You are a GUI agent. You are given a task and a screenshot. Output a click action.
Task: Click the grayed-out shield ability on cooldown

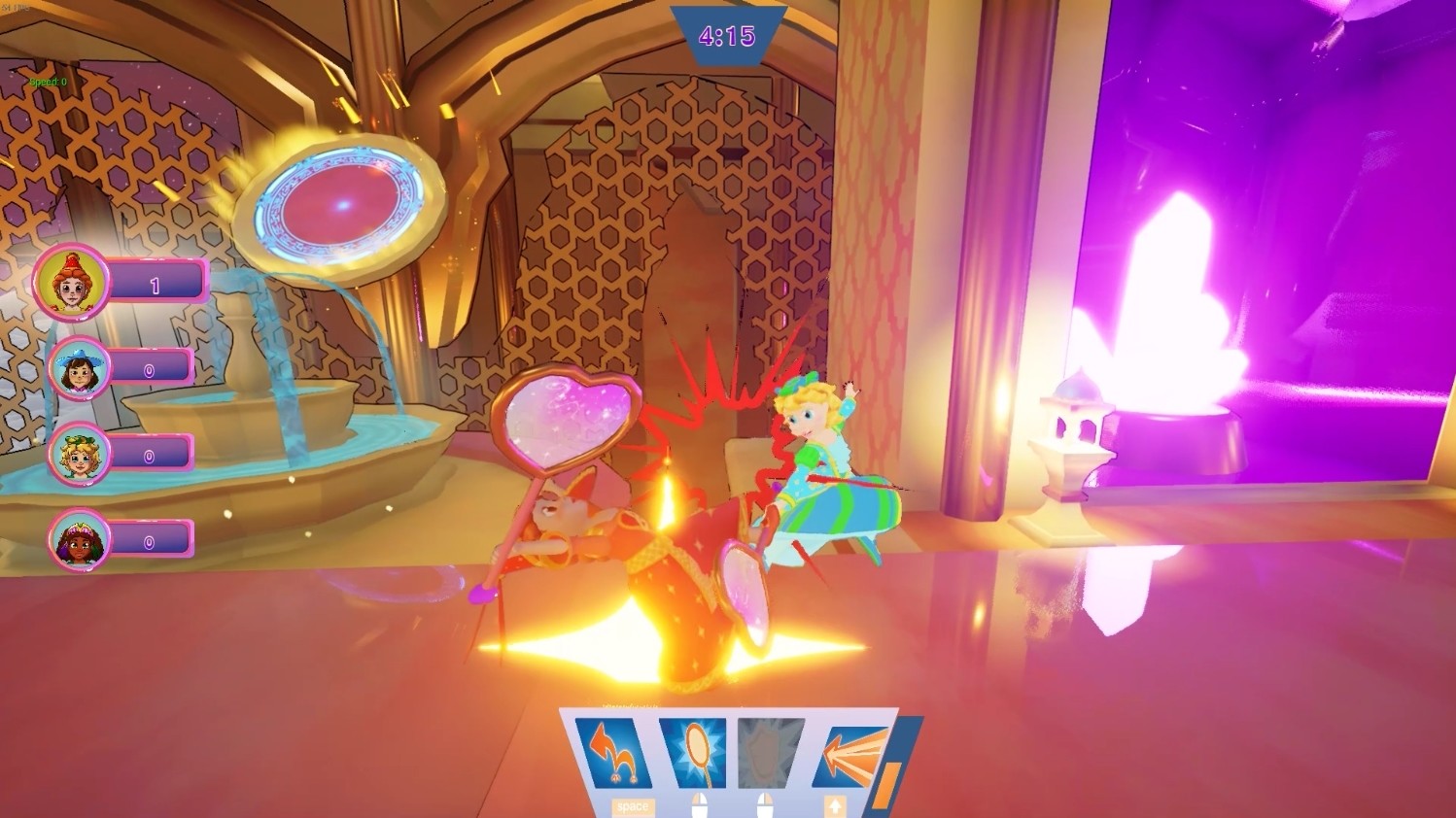click(766, 750)
